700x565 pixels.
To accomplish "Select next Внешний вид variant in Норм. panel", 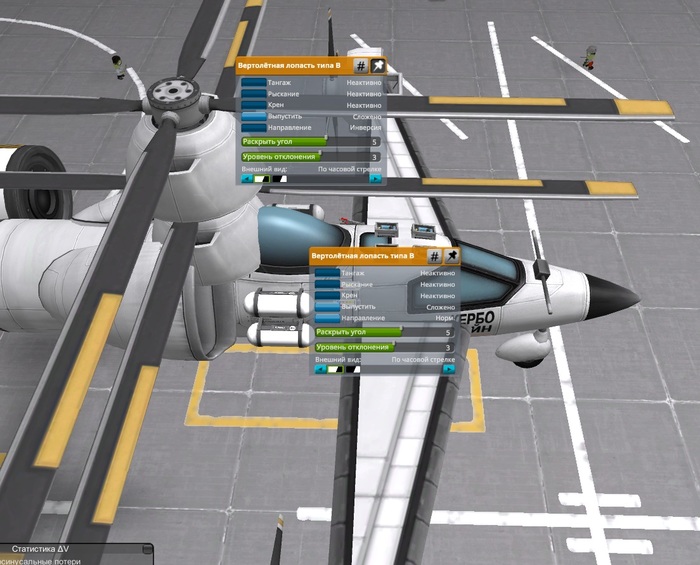I will coord(450,369).
